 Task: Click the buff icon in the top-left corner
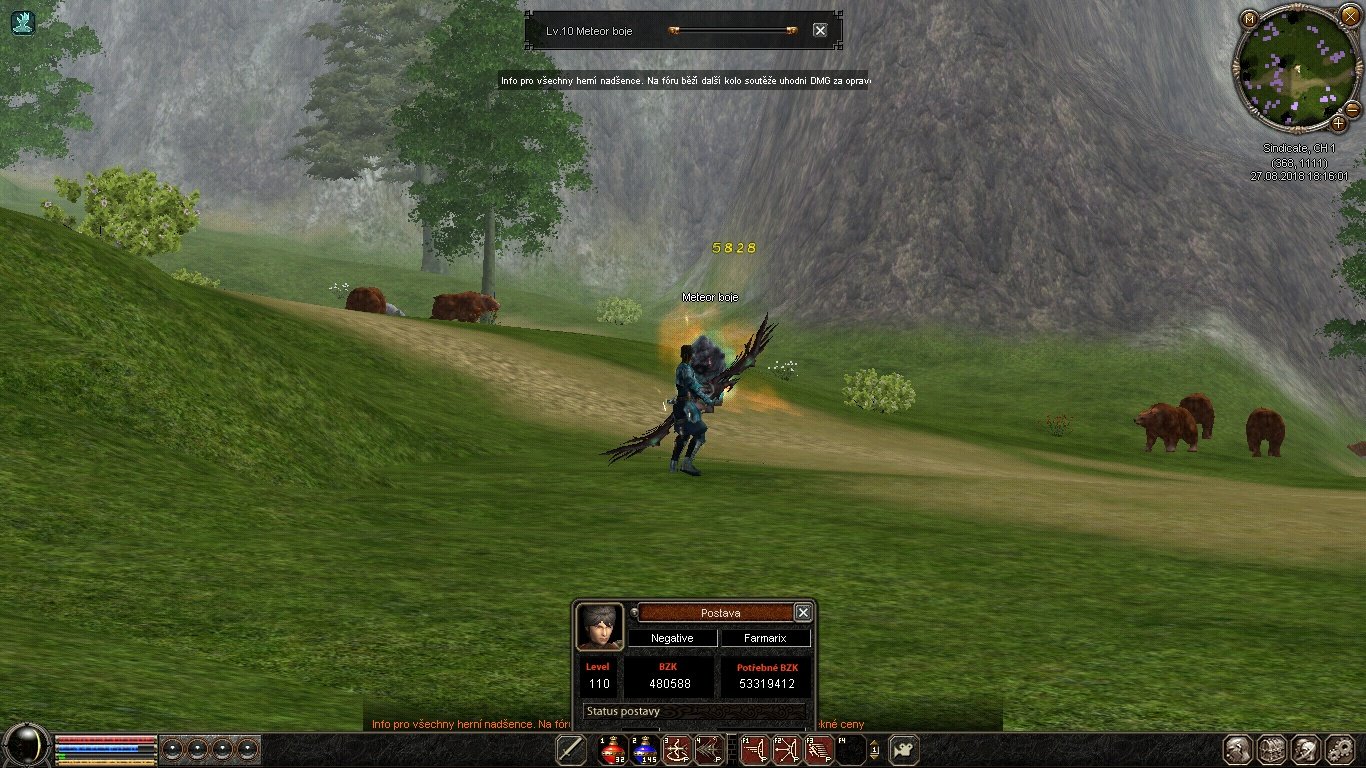tap(23, 22)
